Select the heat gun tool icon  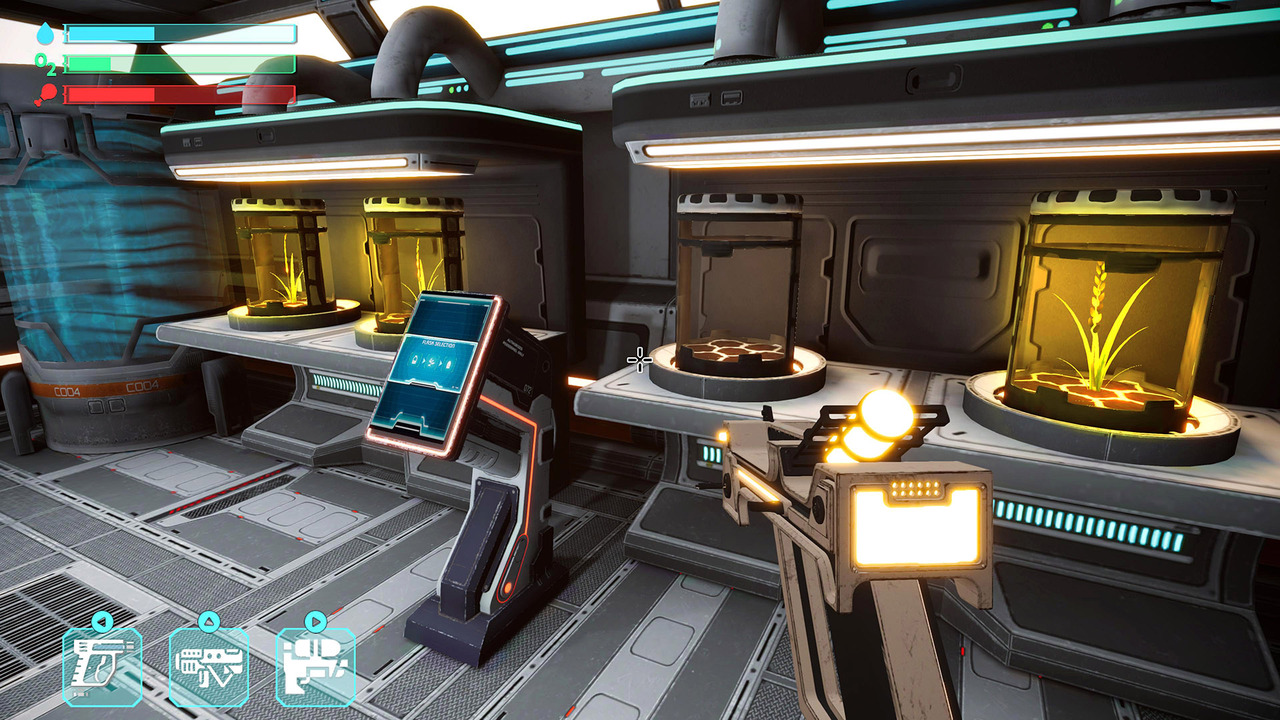click(102, 663)
